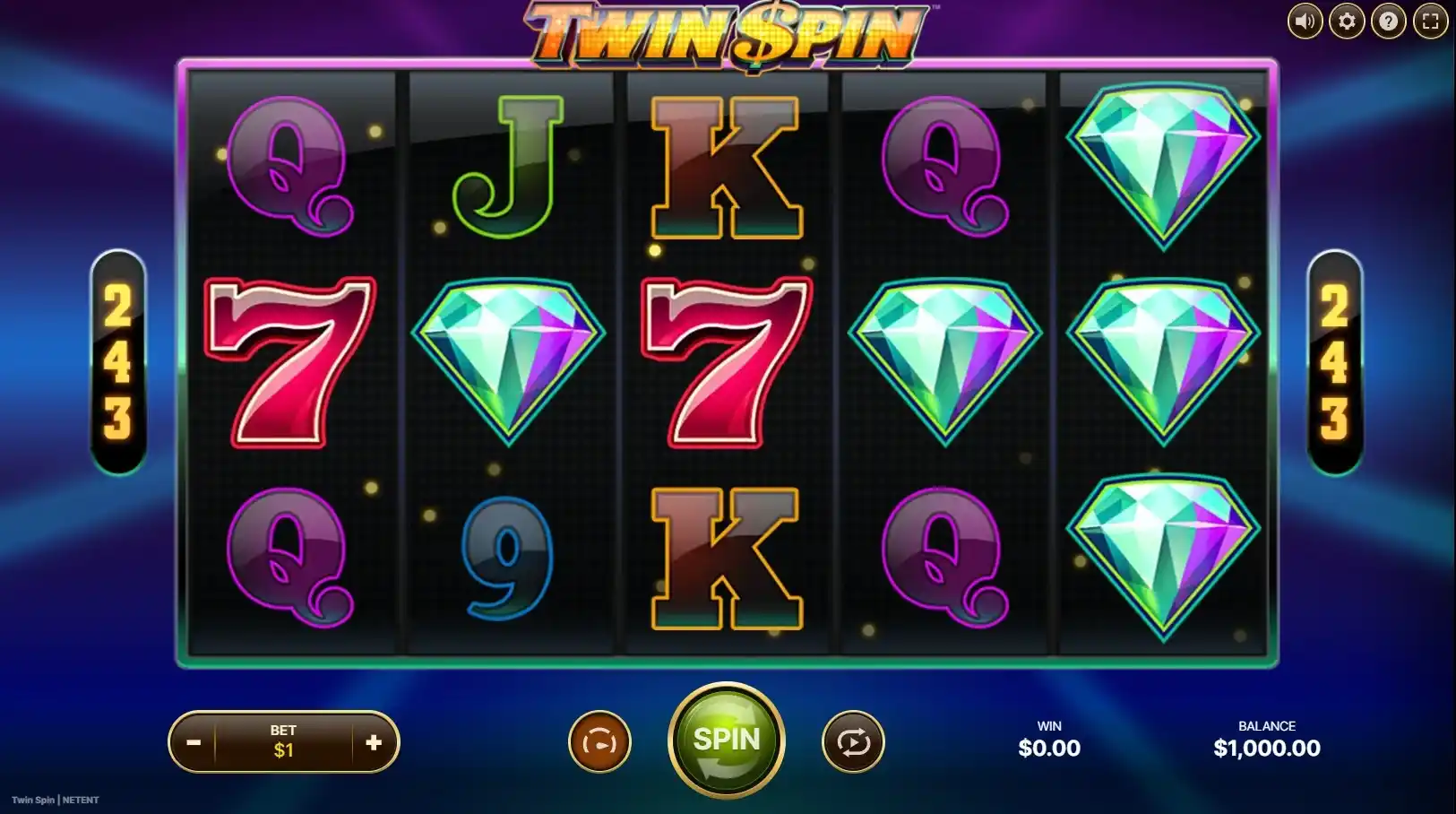Image resolution: width=1456 pixels, height=814 pixels.
Task: Decrease the bet with the minus button
Action: [x=194, y=742]
